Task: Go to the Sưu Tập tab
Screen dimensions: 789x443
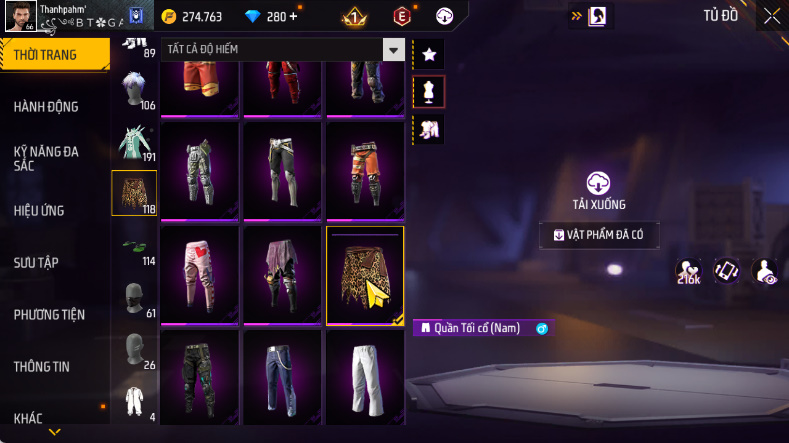Action: 36,262
